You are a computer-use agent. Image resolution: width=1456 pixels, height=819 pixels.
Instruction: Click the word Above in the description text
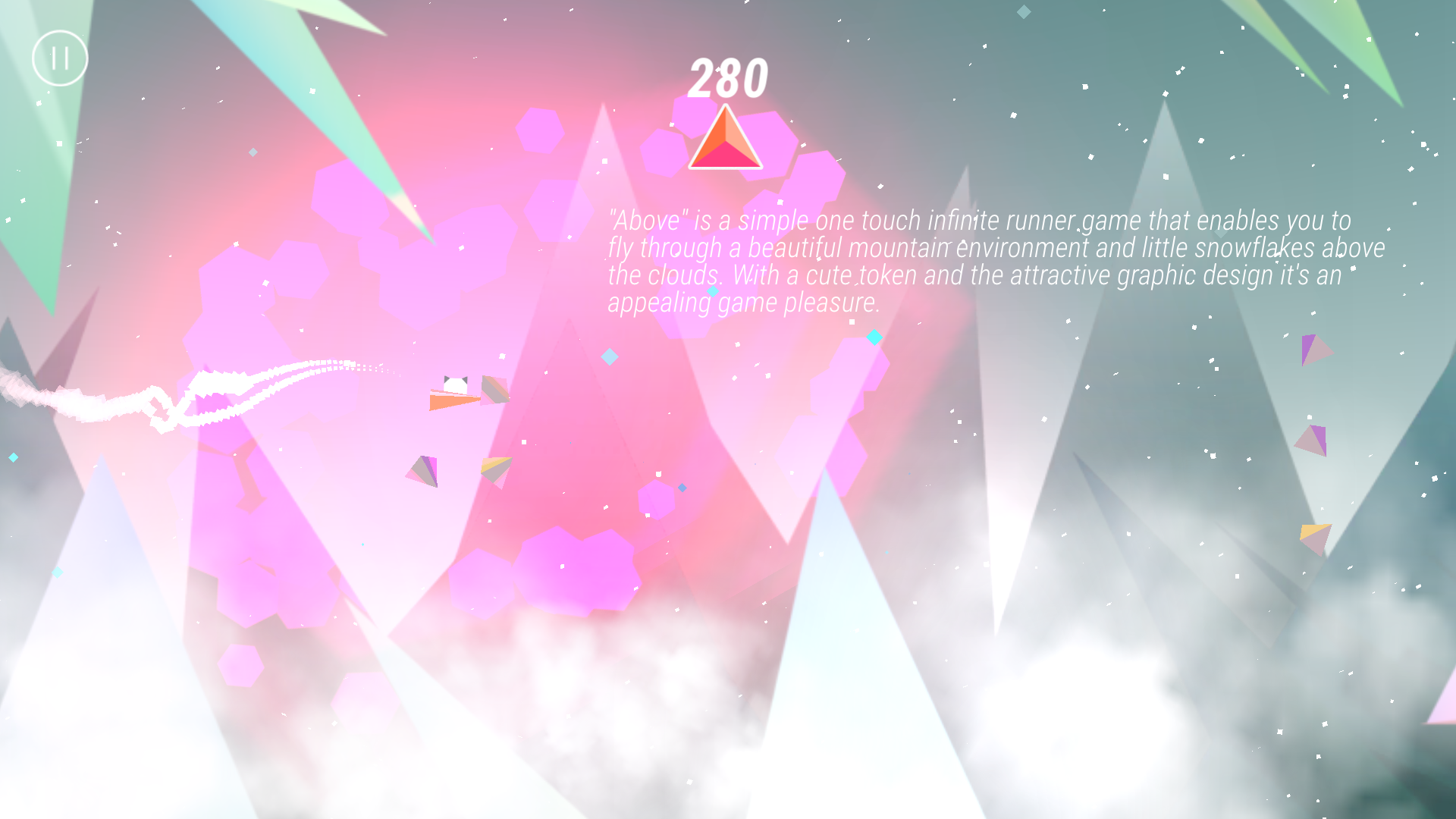644,221
